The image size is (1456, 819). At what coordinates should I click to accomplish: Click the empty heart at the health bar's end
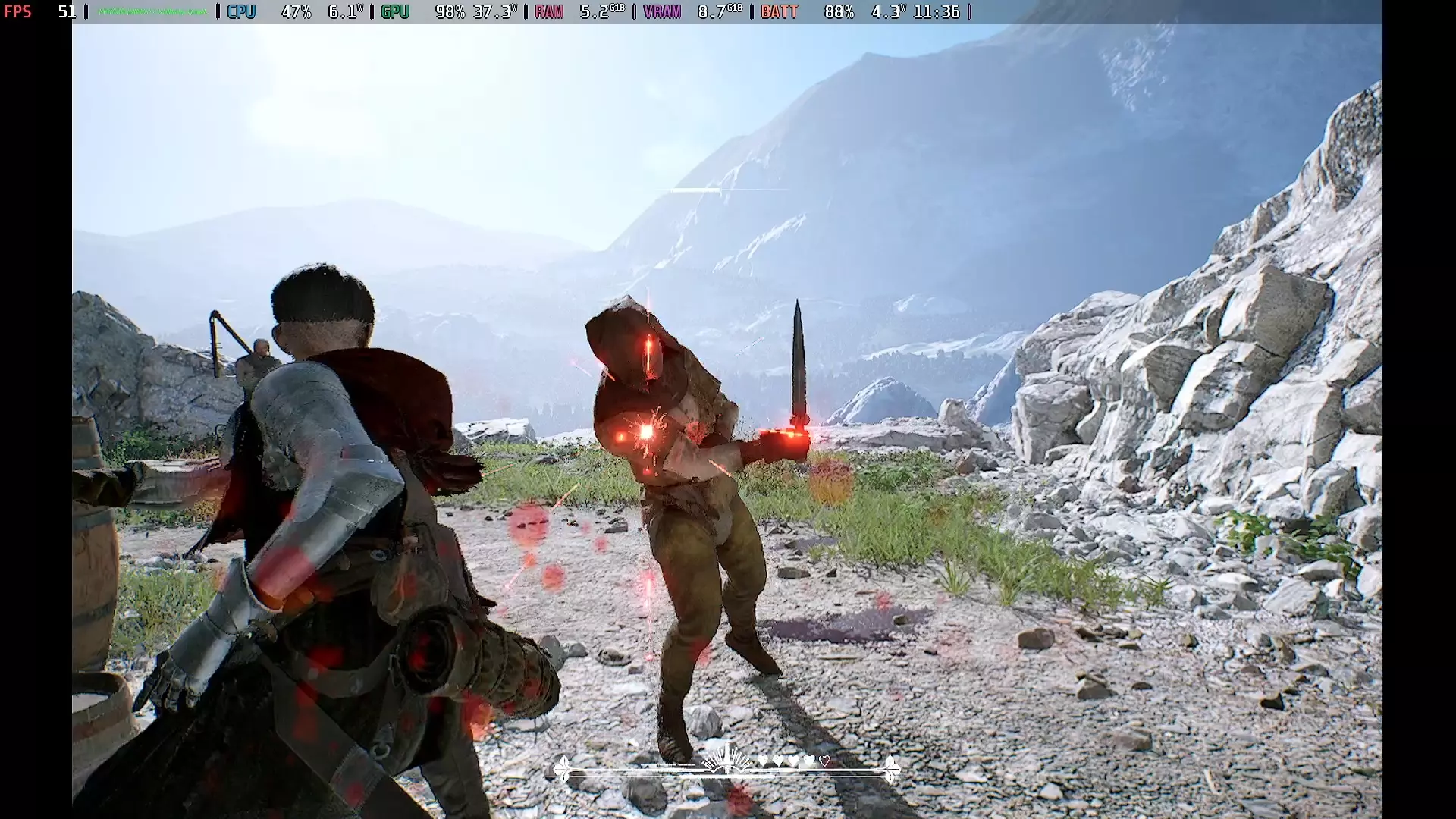[824, 761]
